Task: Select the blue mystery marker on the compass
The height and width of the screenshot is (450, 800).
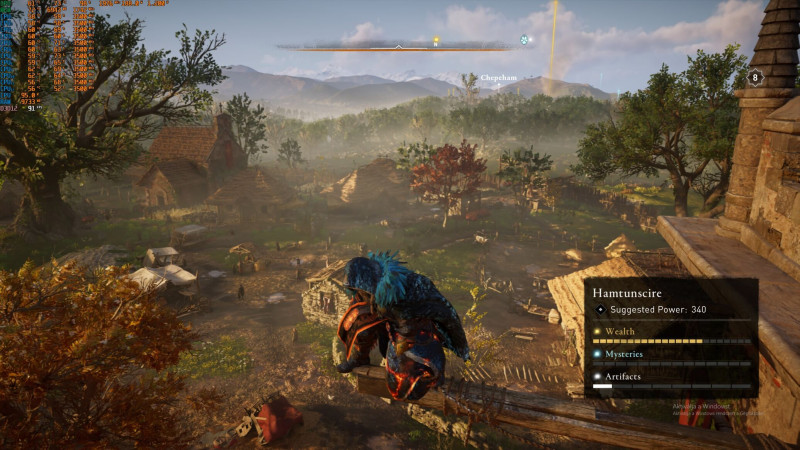Action: 524,40
